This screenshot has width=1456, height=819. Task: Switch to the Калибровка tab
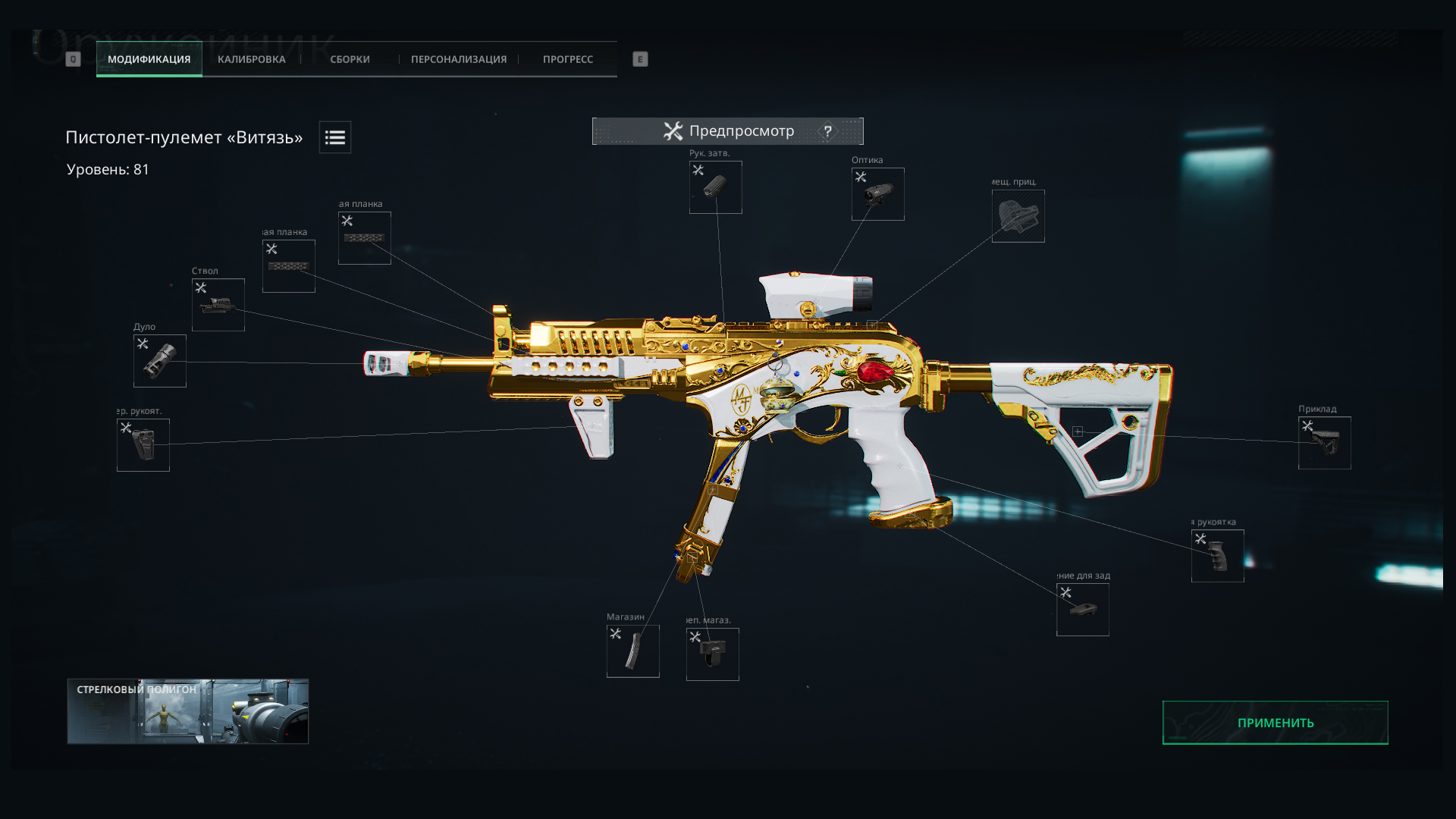tap(251, 59)
